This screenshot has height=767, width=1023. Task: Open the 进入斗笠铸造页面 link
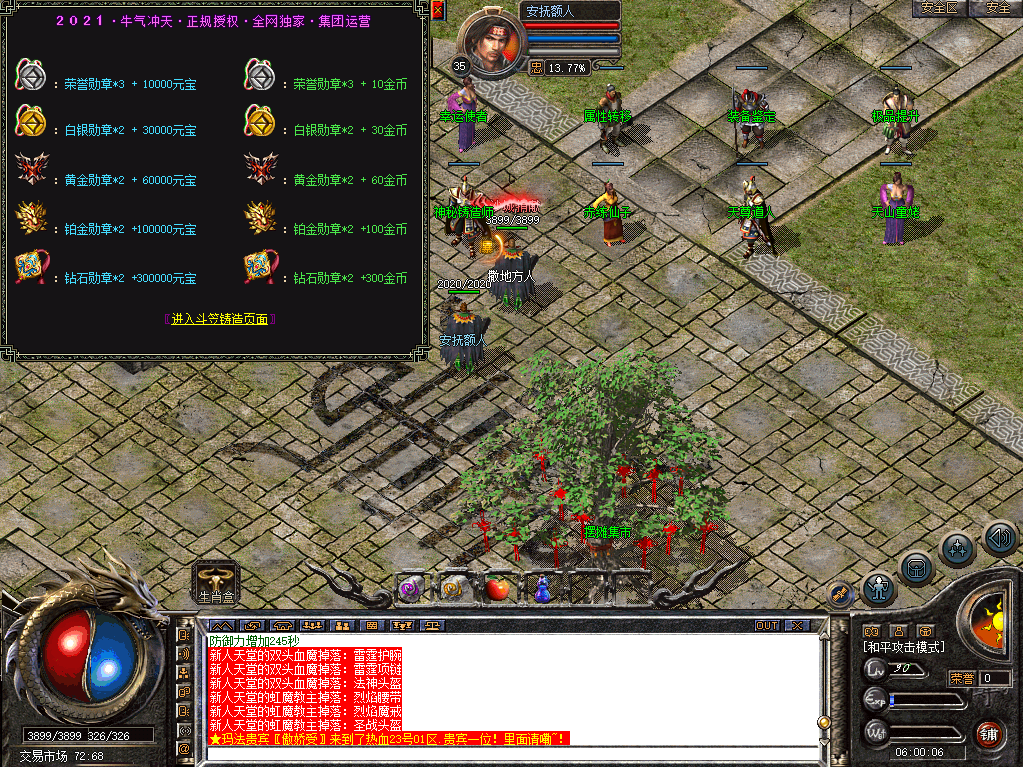coord(219,319)
